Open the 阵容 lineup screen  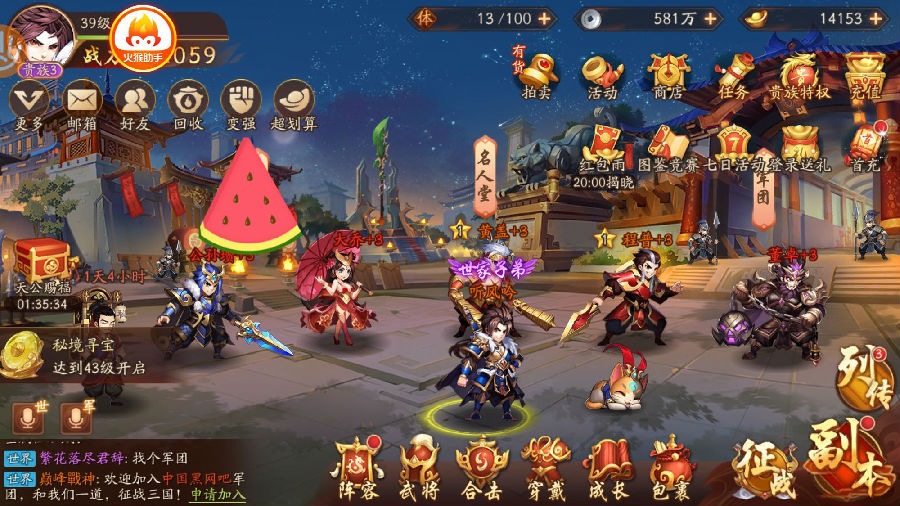pos(358,468)
